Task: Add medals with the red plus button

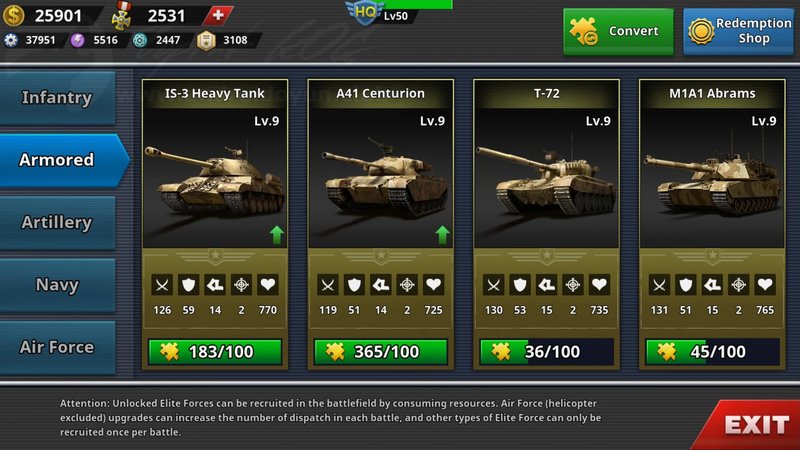Action: coord(219,16)
